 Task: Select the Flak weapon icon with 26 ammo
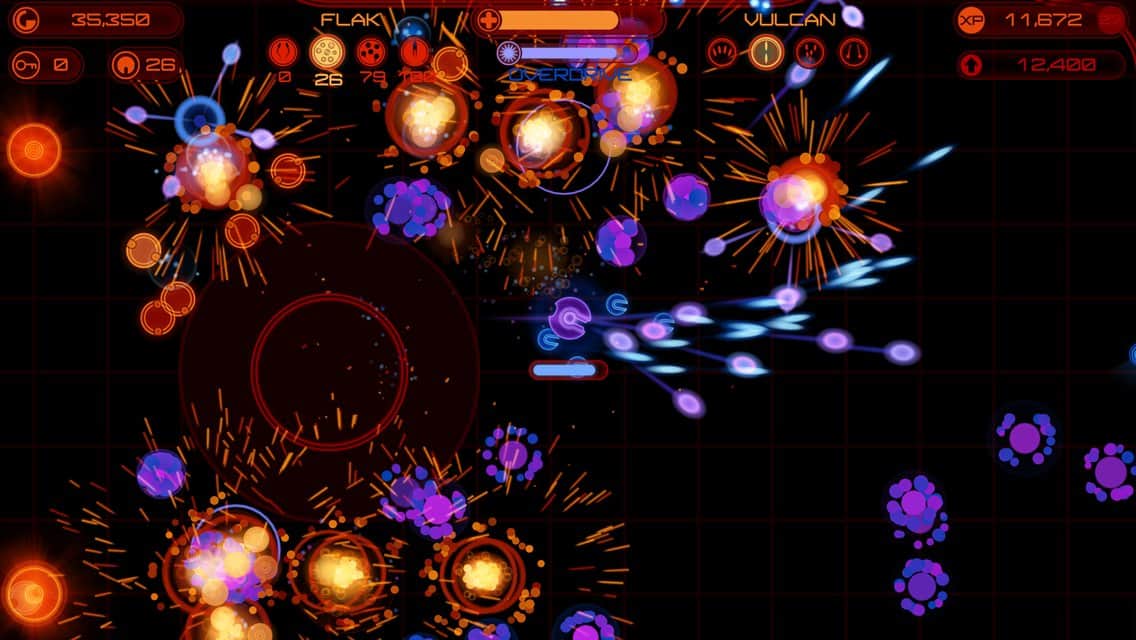(327, 52)
